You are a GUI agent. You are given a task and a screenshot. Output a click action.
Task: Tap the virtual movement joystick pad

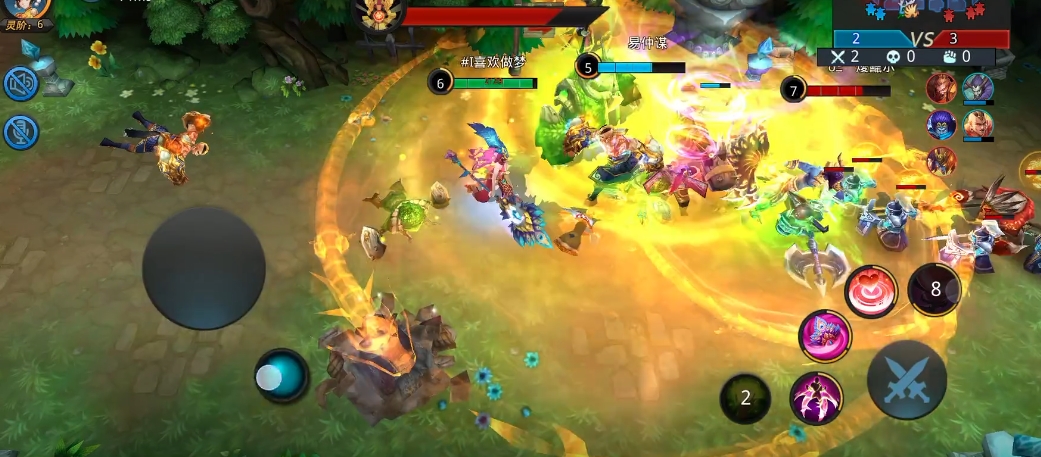coord(203,268)
